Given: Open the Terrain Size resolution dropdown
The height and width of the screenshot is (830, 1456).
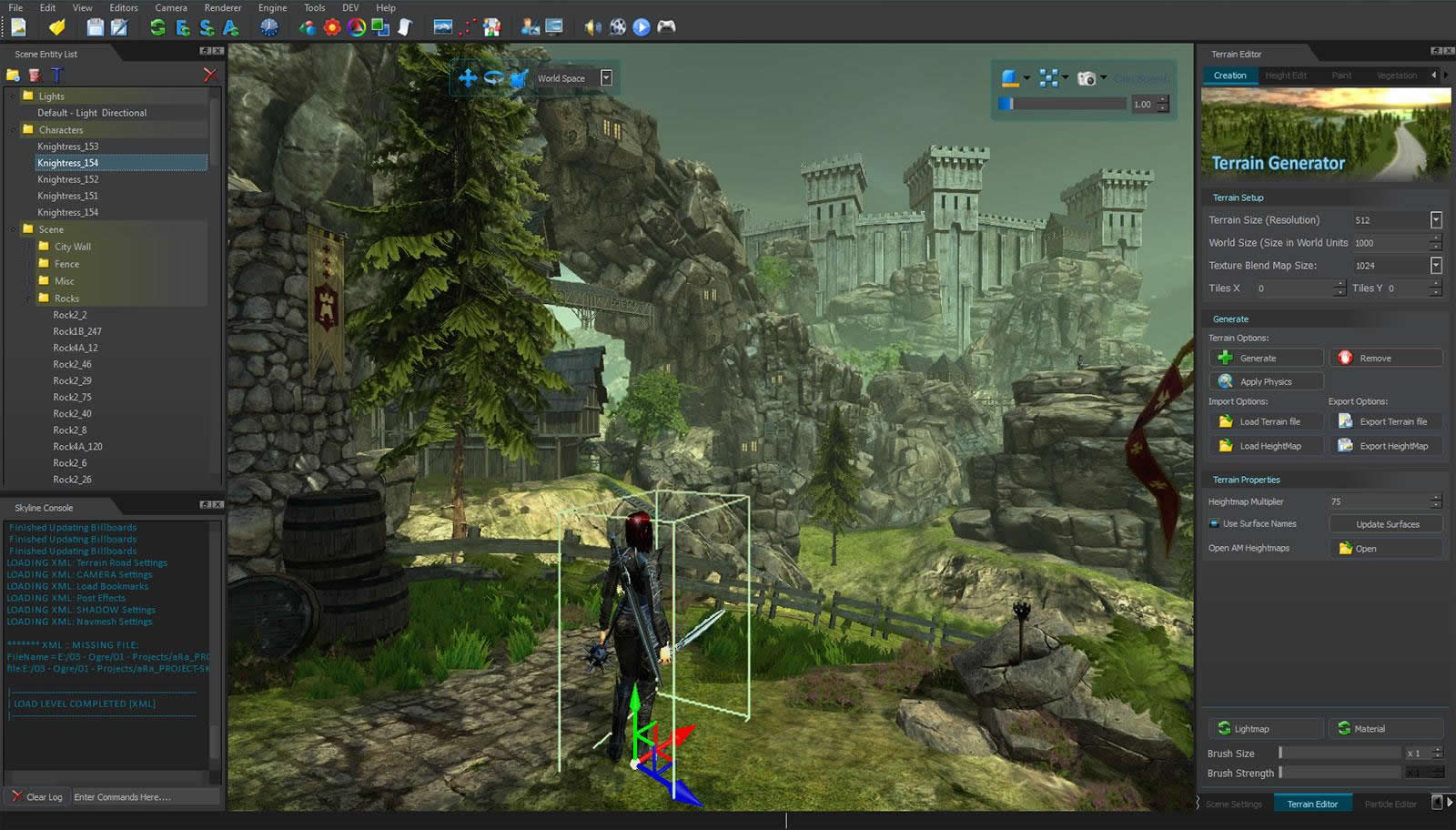Looking at the screenshot, I should pyautogui.click(x=1436, y=220).
